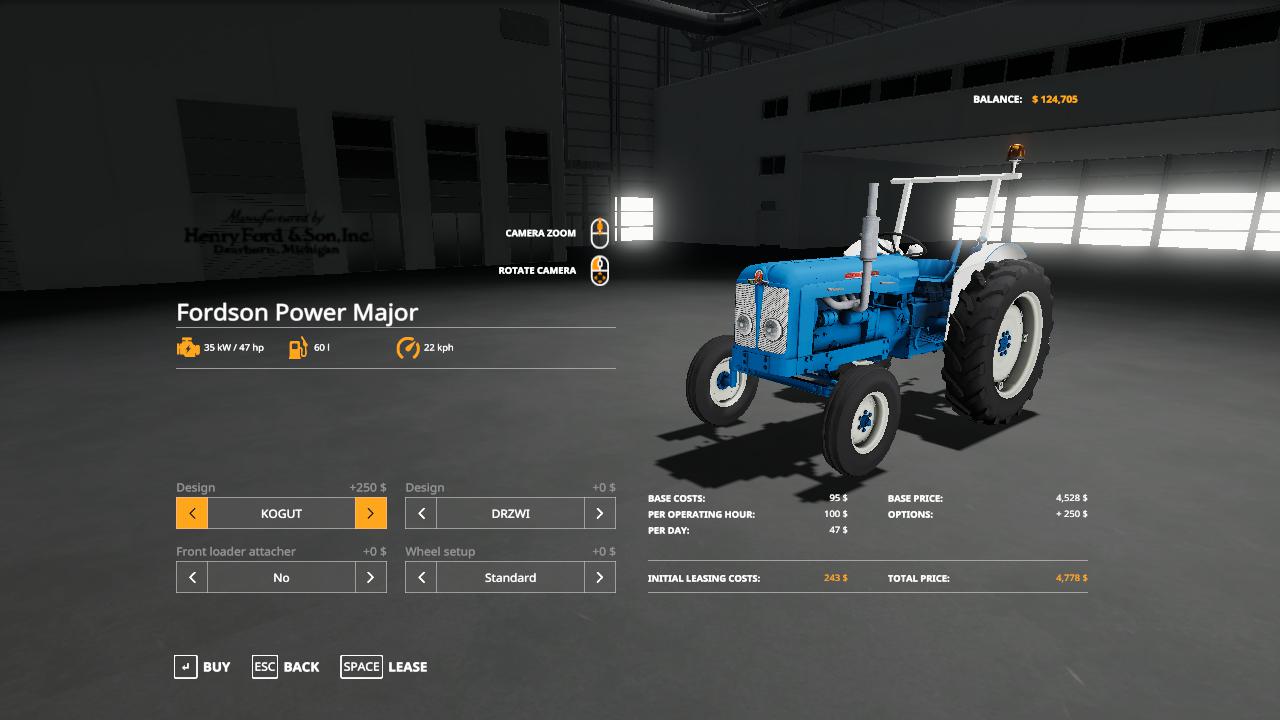Change wheel setup to previous option

pos(421,578)
